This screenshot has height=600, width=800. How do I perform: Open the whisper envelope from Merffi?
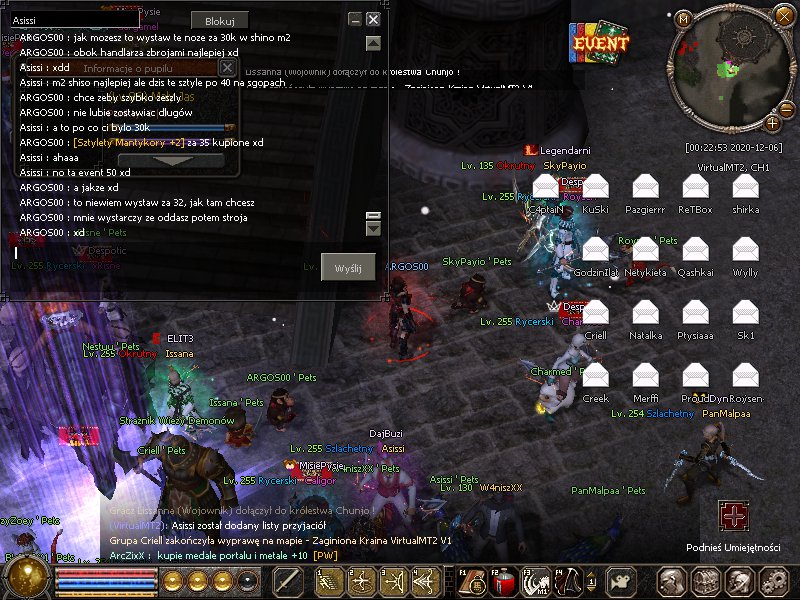click(x=646, y=376)
